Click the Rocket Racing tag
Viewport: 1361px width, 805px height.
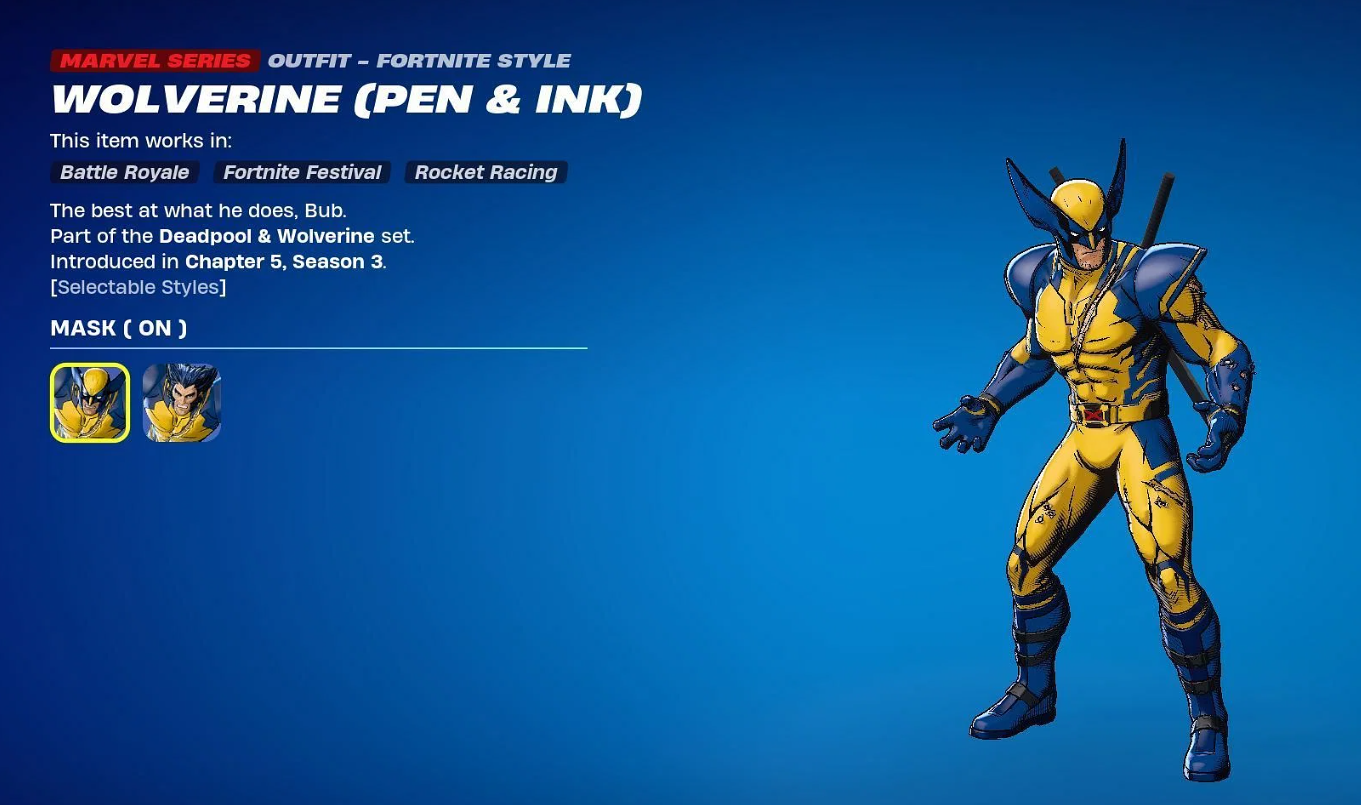pyautogui.click(x=485, y=172)
